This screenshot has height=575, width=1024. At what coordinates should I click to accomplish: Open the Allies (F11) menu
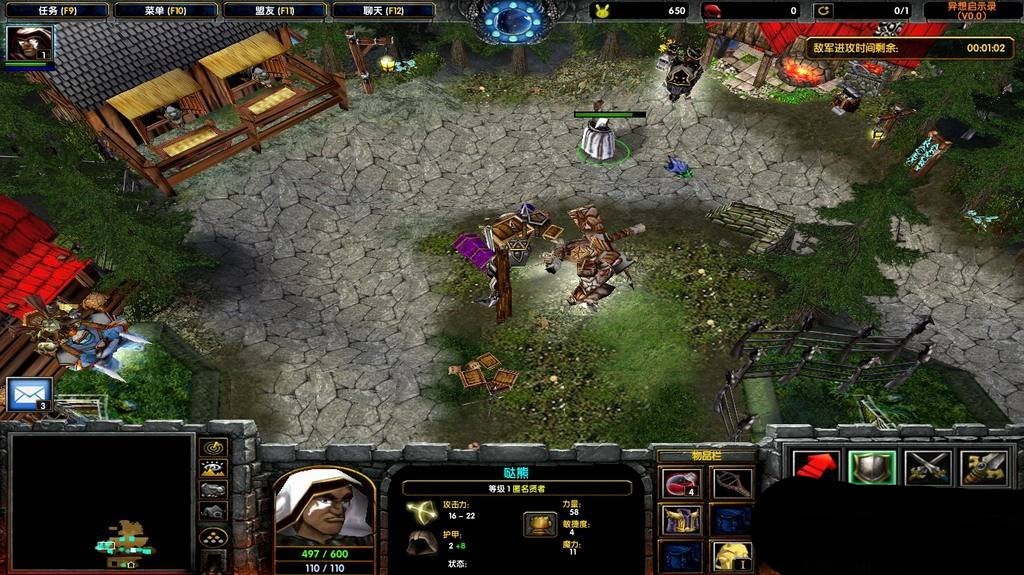pos(274,11)
